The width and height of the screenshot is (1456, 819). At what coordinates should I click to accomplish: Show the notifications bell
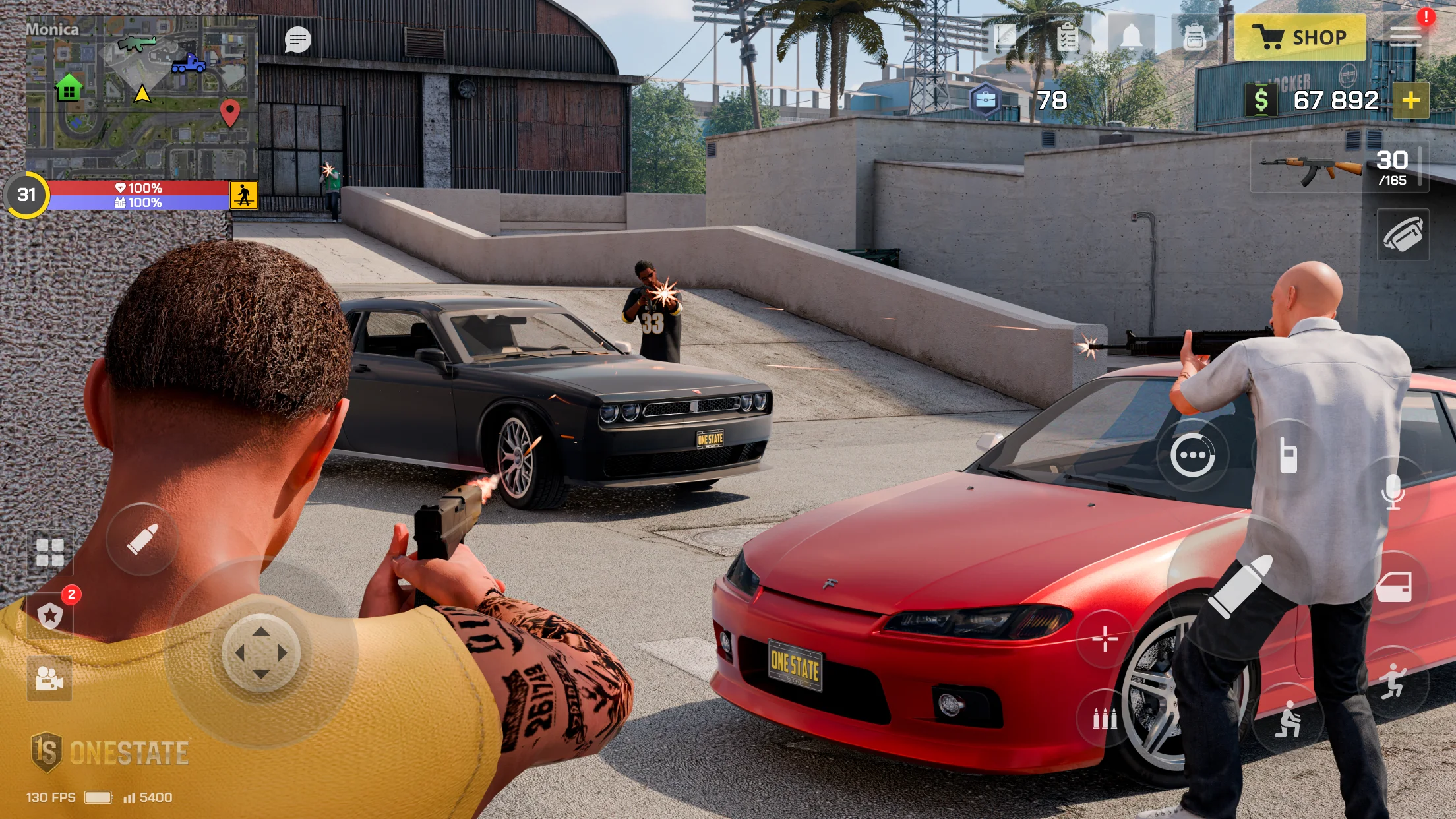(x=1132, y=37)
